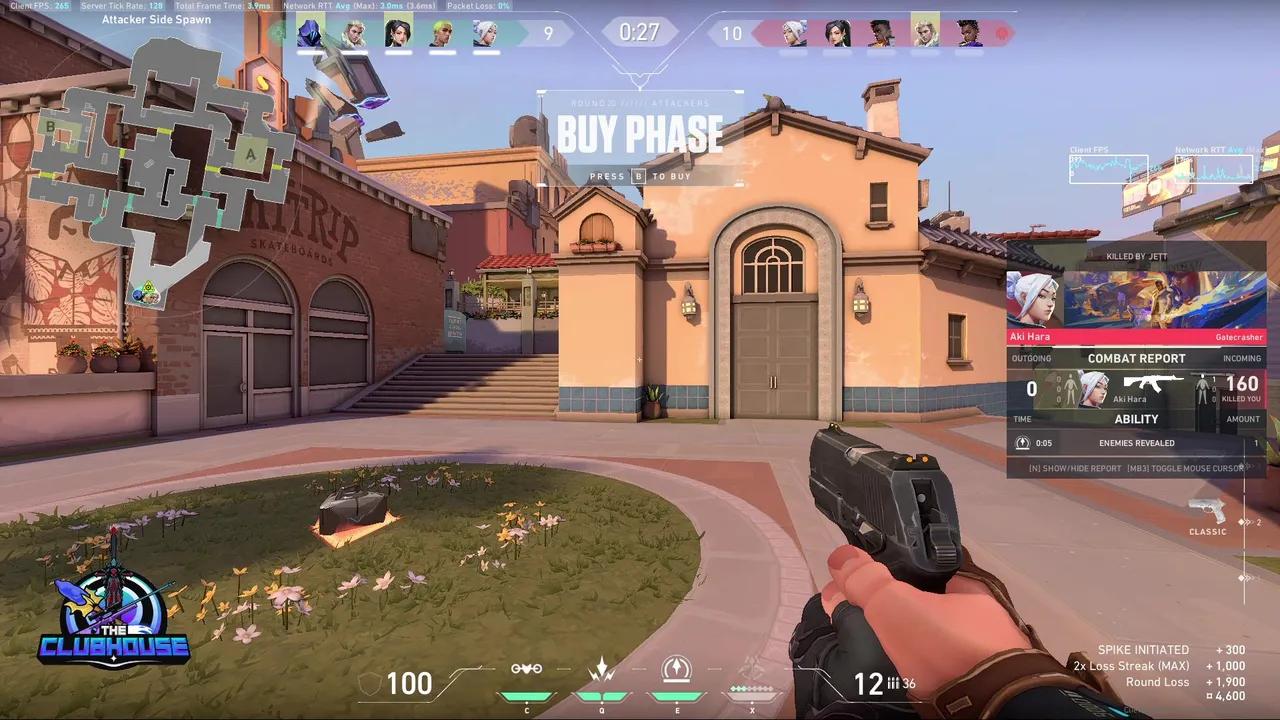This screenshot has width=1280, height=720.
Task: Click the Enemies Revealed ability icon in combat report
Action: pyautogui.click(x=1022, y=442)
